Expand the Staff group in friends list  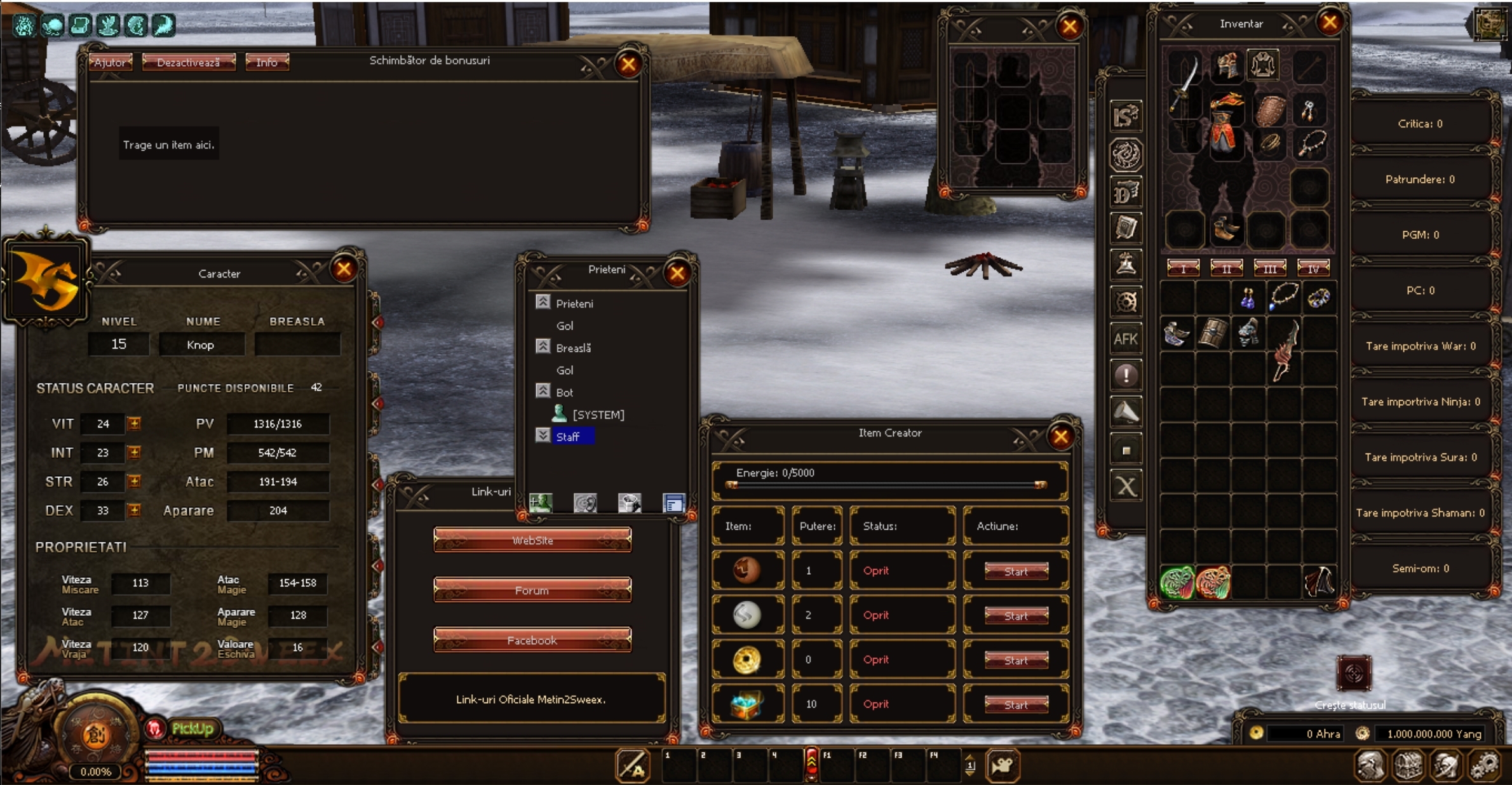click(x=543, y=436)
